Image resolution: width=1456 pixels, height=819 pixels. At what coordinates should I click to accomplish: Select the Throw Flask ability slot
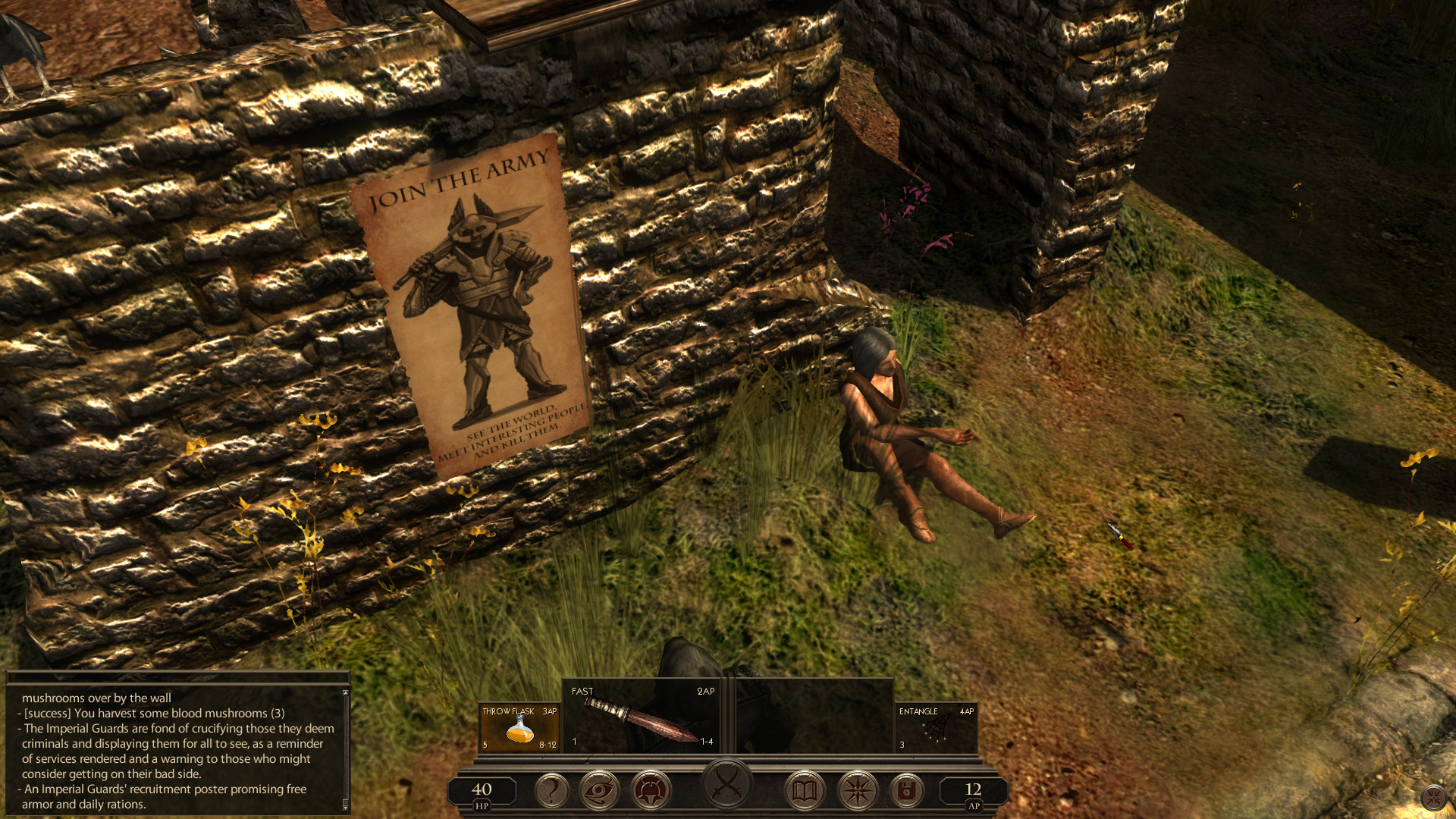(x=519, y=728)
